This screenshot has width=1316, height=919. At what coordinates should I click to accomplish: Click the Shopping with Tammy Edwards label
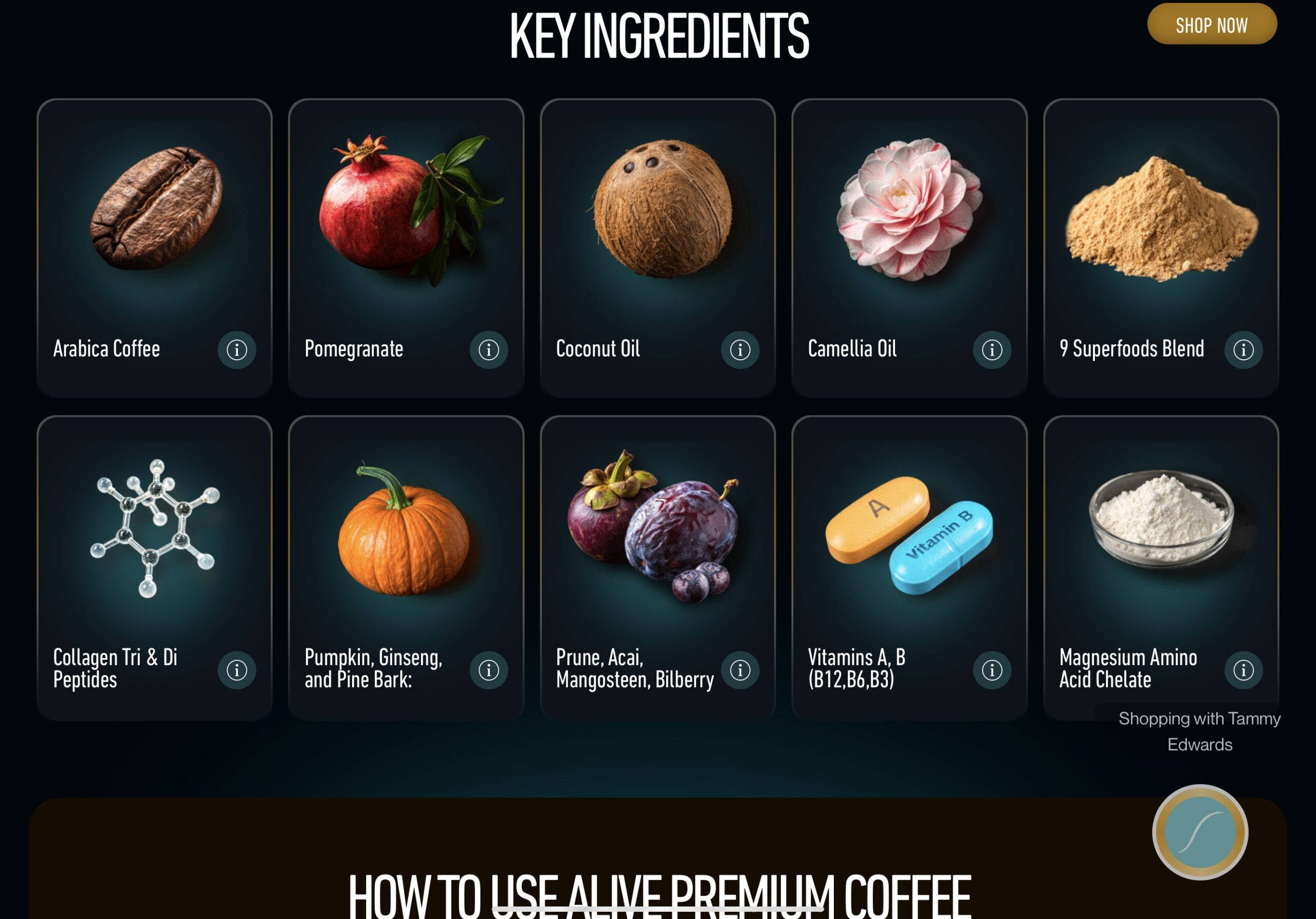[1199, 731]
